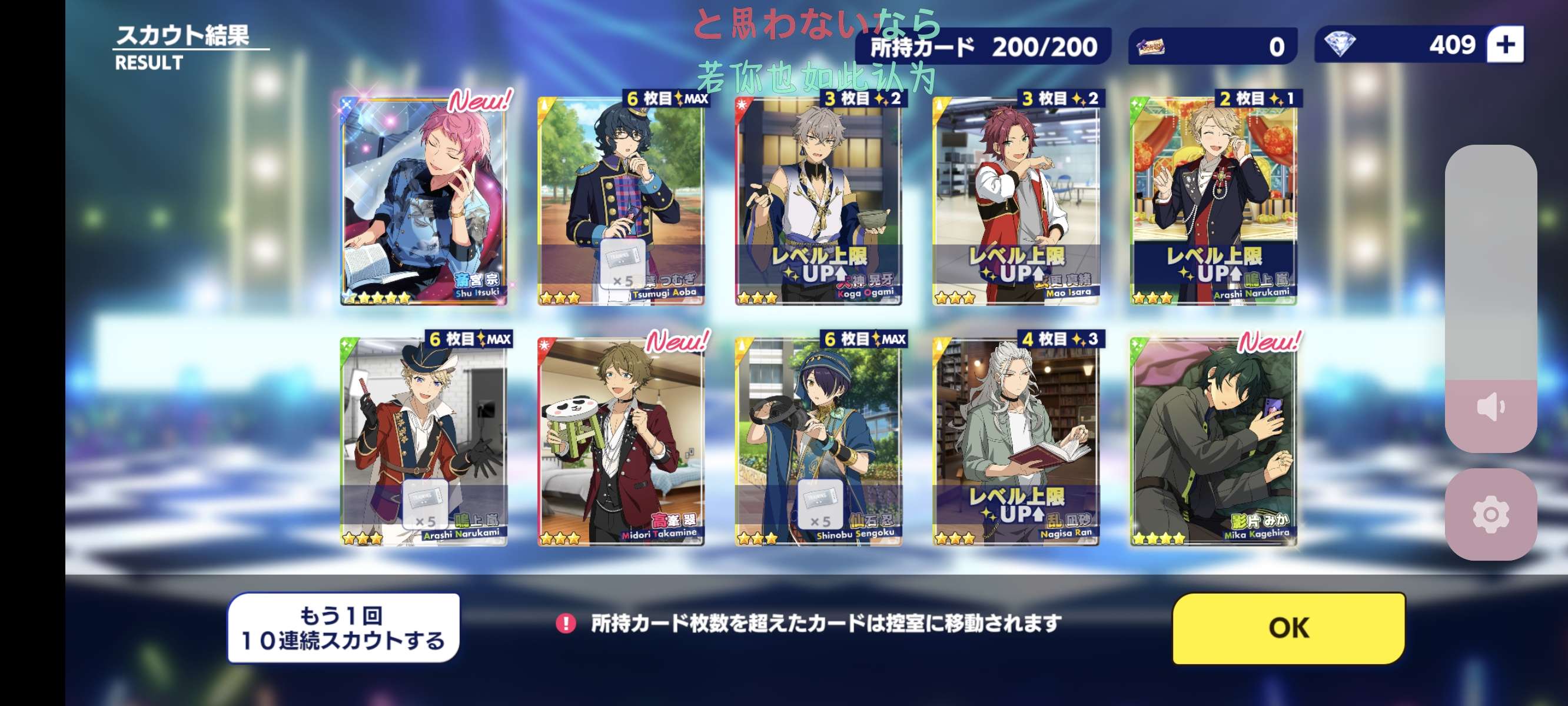Select Arashi Narukami's red pirate coat card

pyautogui.click(x=424, y=441)
